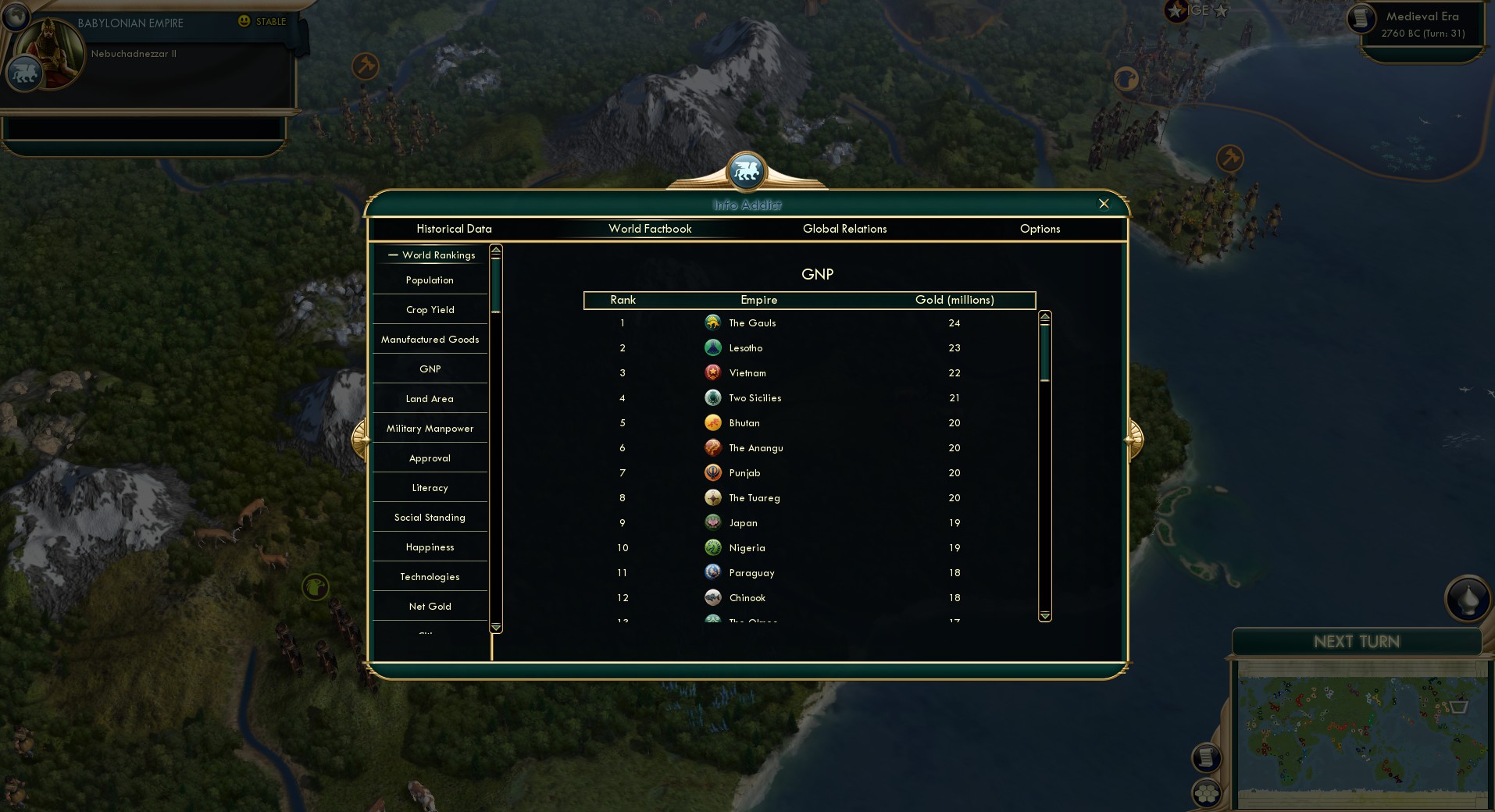Switch to the Global Relations tab
This screenshot has width=1495, height=812.
click(844, 229)
